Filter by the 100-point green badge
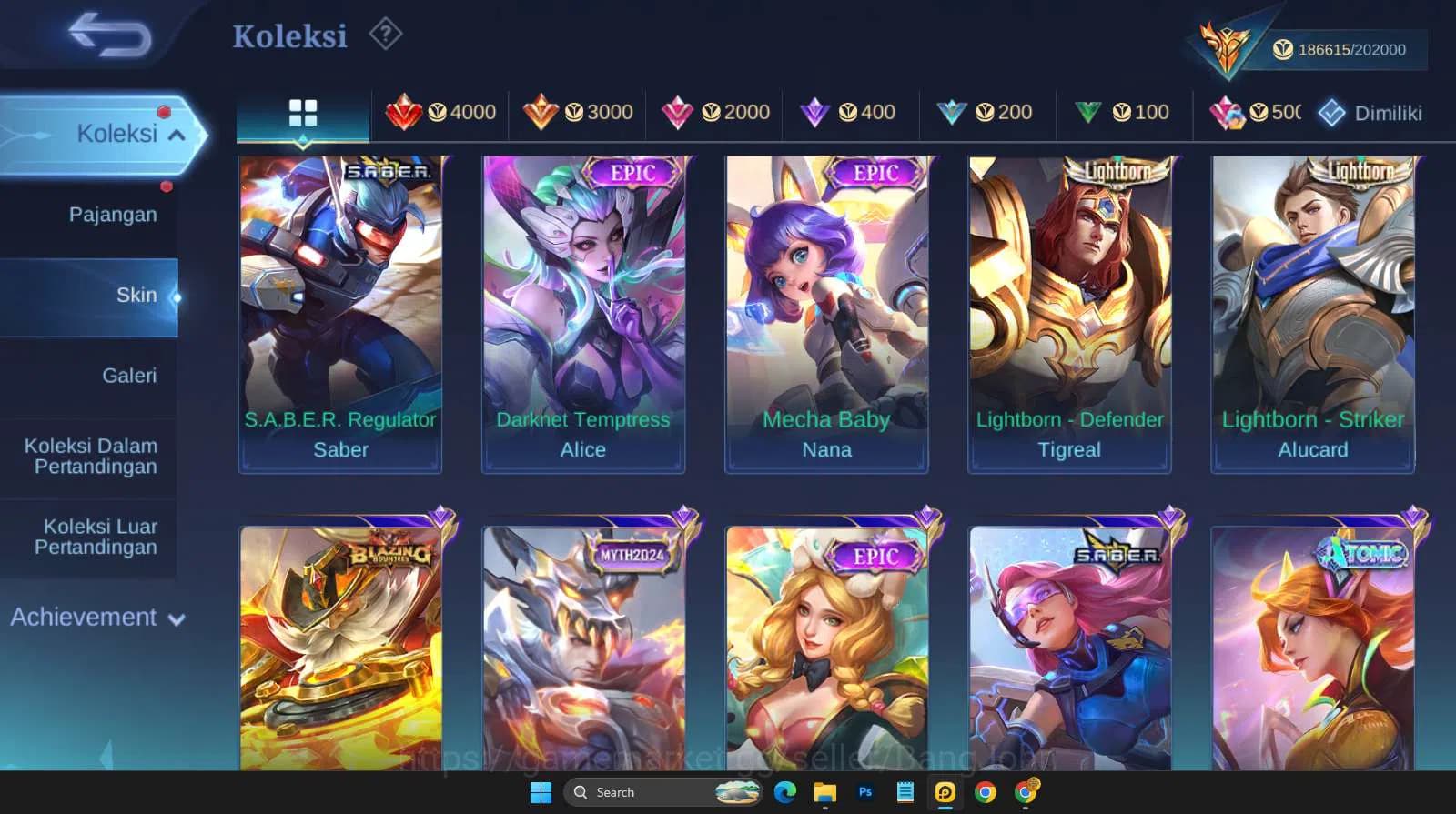The image size is (1456, 814). tap(1127, 112)
